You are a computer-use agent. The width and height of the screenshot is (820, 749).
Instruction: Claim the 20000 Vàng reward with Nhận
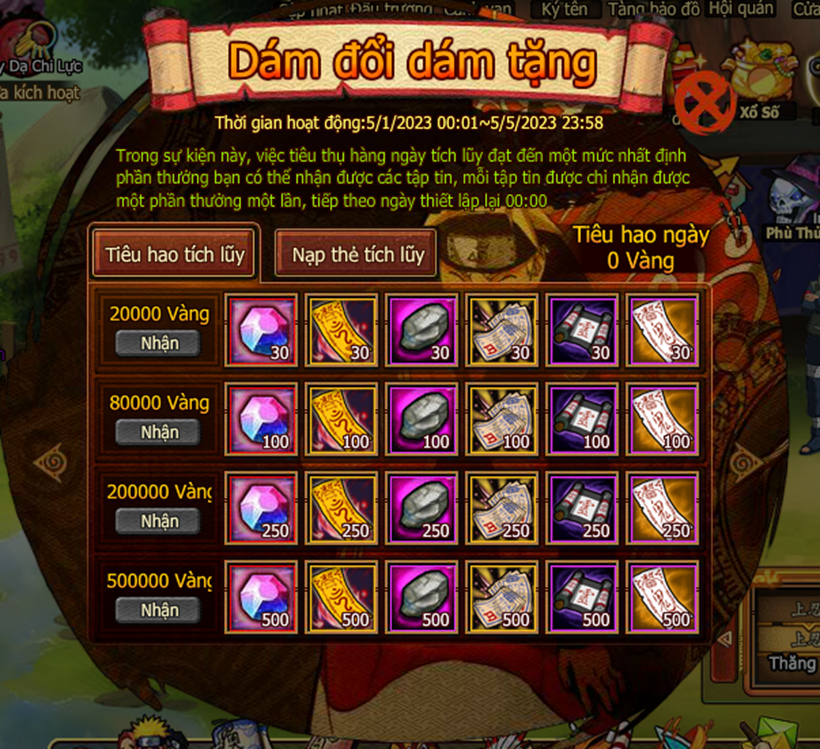click(x=159, y=343)
